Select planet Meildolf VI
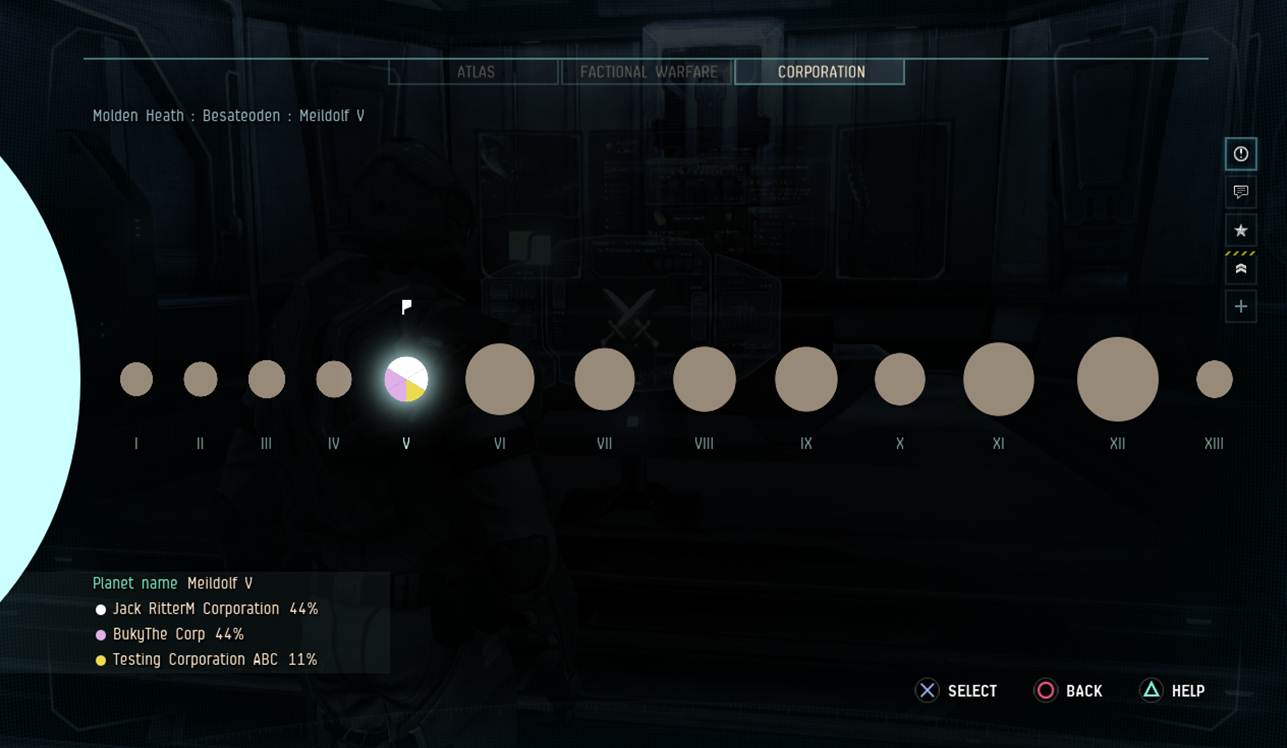This screenshot has width=1287, height=748. (500, 379)
